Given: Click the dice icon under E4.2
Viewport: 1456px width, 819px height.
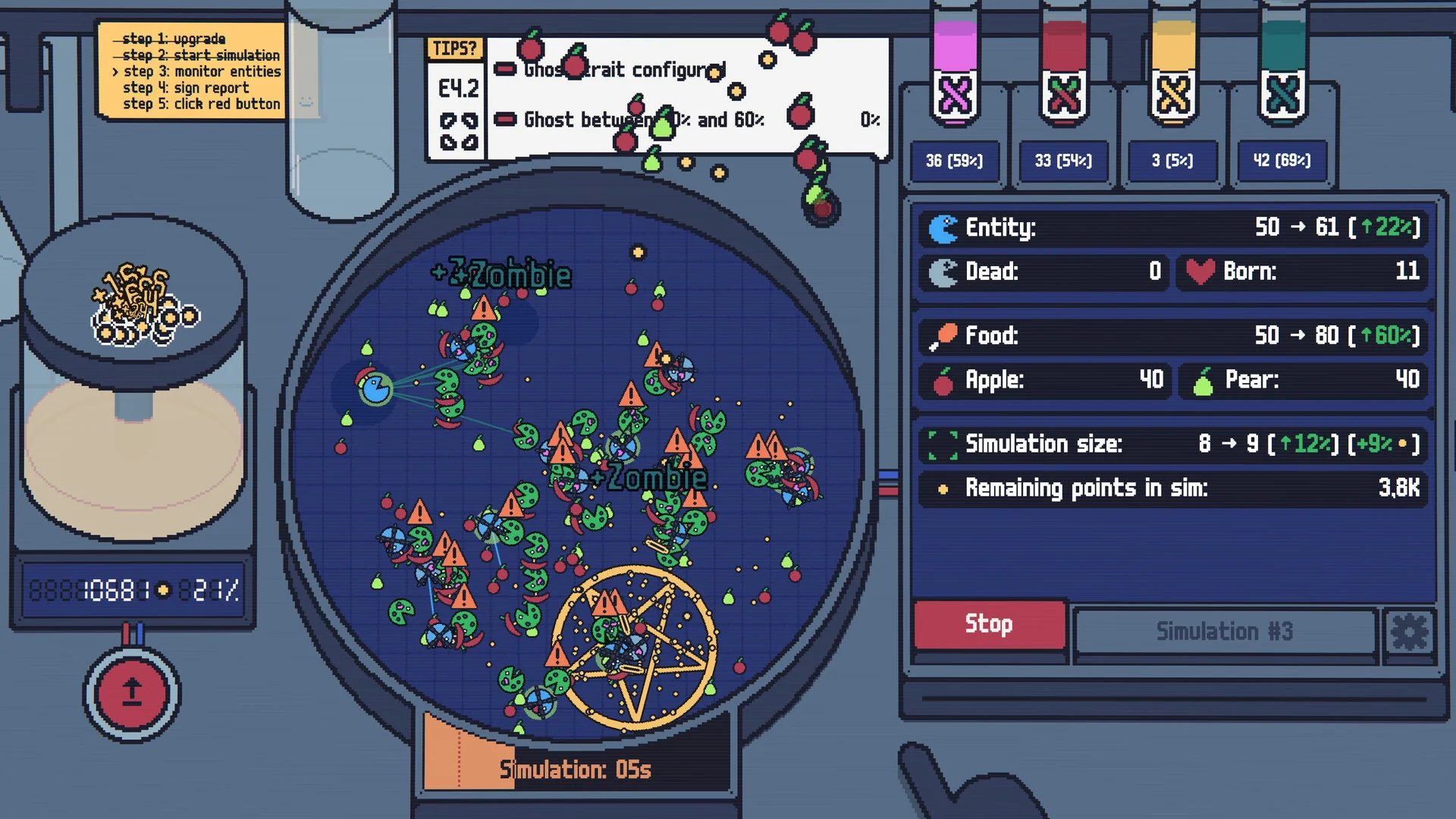Looking at the screenshot, I should (x=459, y=131).
